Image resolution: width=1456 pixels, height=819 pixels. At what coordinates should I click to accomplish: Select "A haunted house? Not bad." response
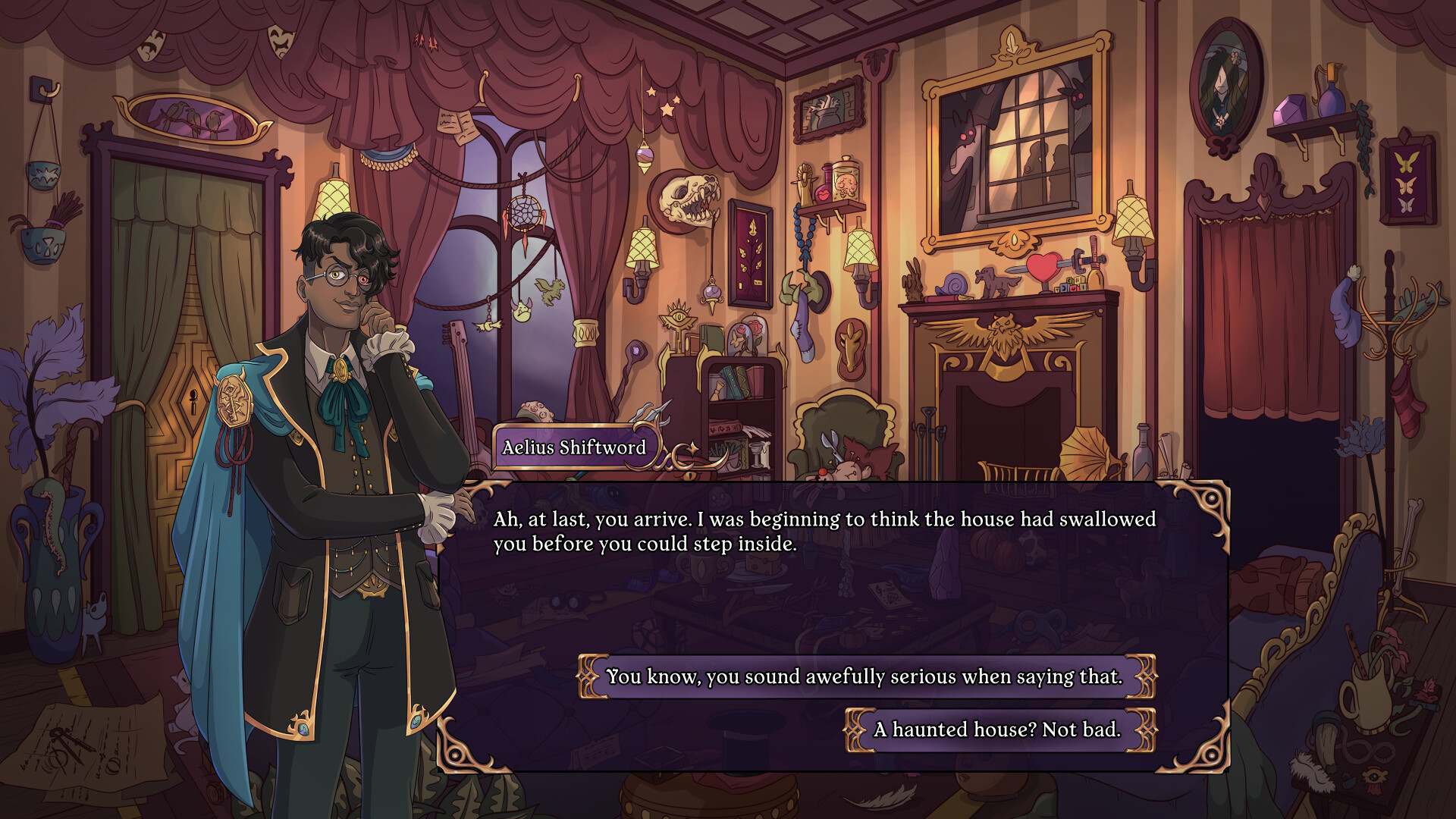pos(999,730)
